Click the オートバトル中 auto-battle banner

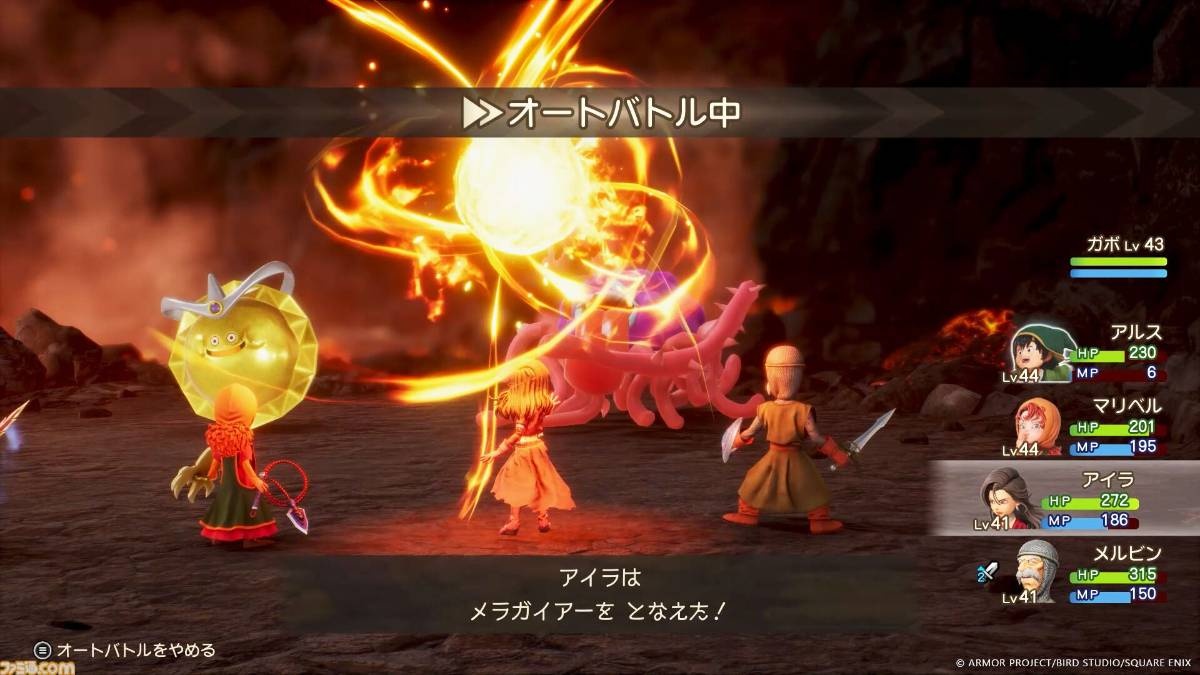click(600, 112)
